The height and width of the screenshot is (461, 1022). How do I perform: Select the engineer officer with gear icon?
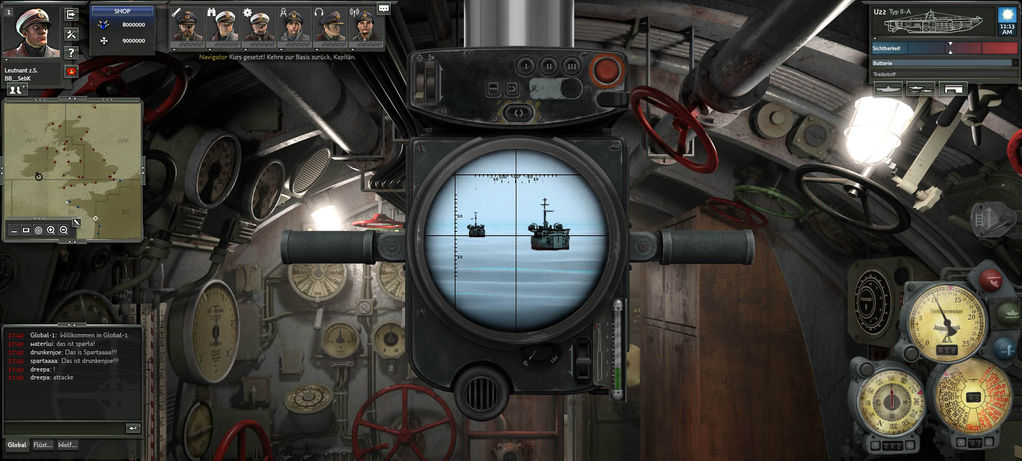[258, 25]
